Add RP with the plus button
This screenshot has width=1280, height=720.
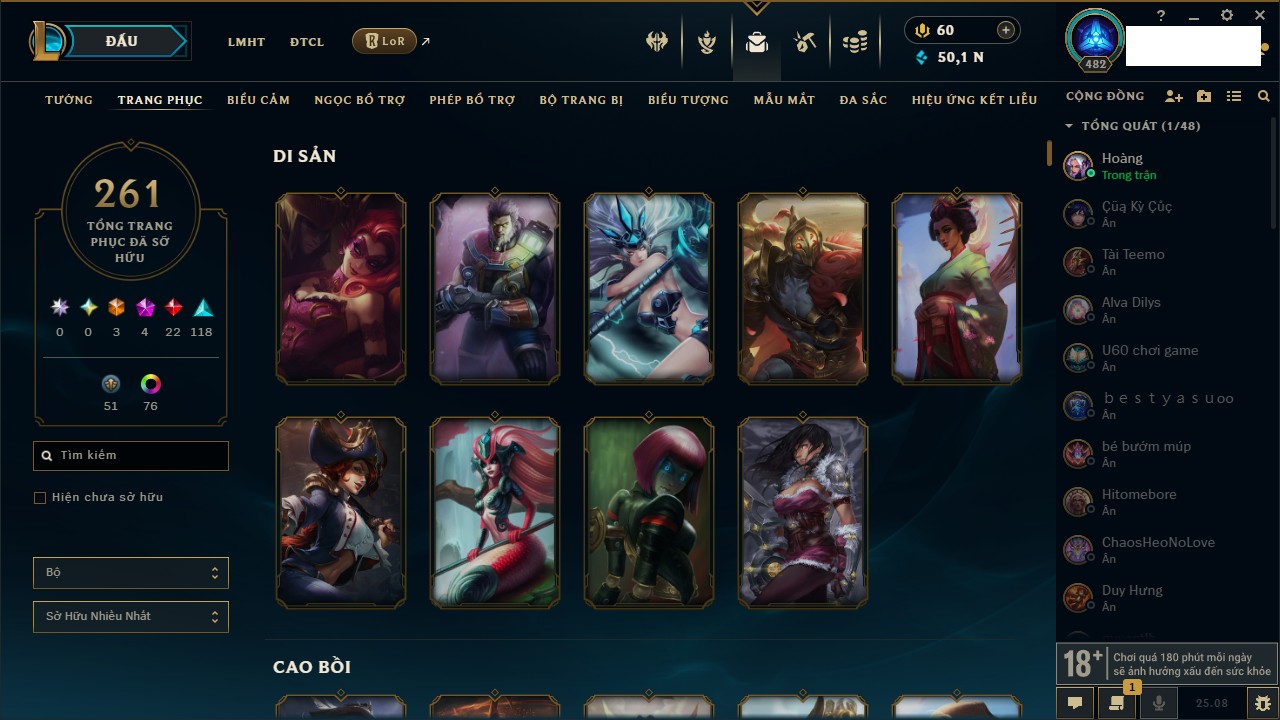(1005, 31)
